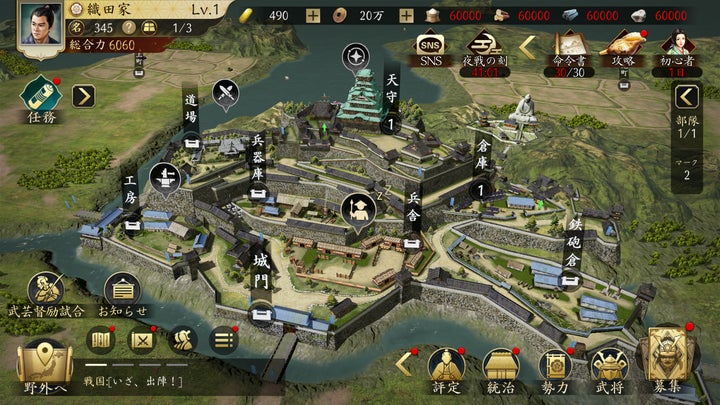
Task: Open the 武将 generals menu
Action: click(608, 368)
